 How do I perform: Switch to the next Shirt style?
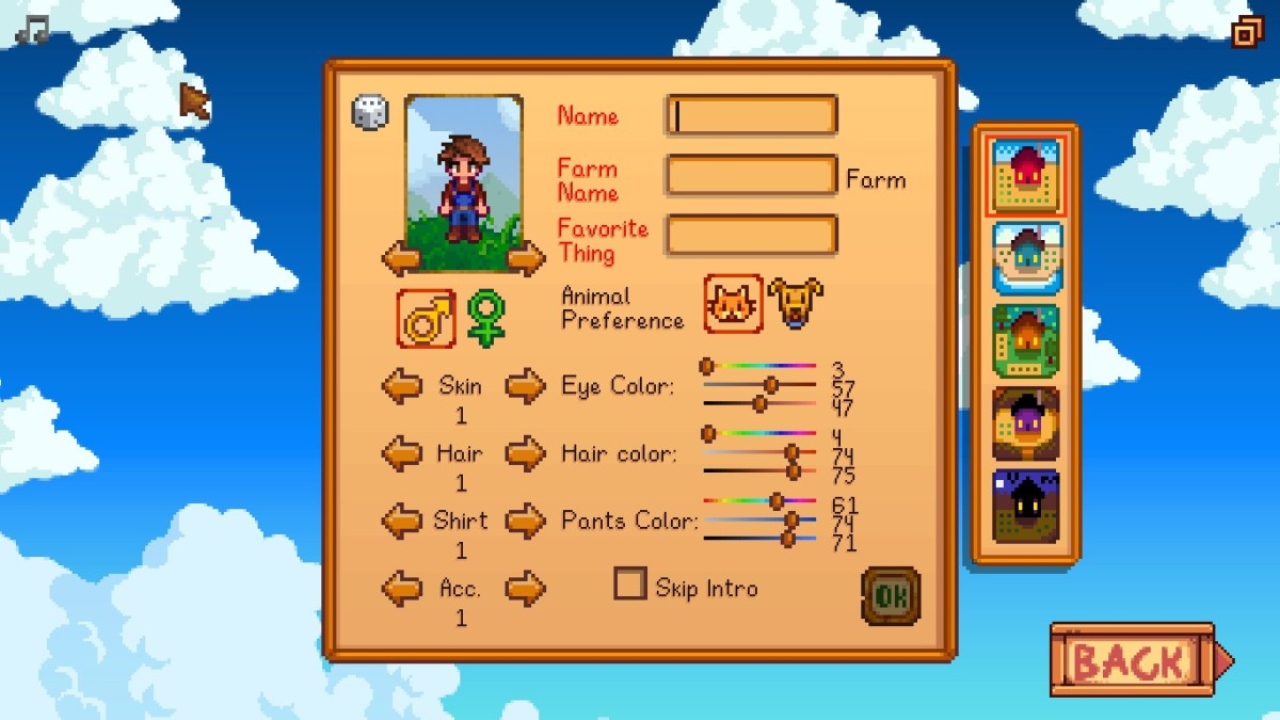click(x=525, y=521)
